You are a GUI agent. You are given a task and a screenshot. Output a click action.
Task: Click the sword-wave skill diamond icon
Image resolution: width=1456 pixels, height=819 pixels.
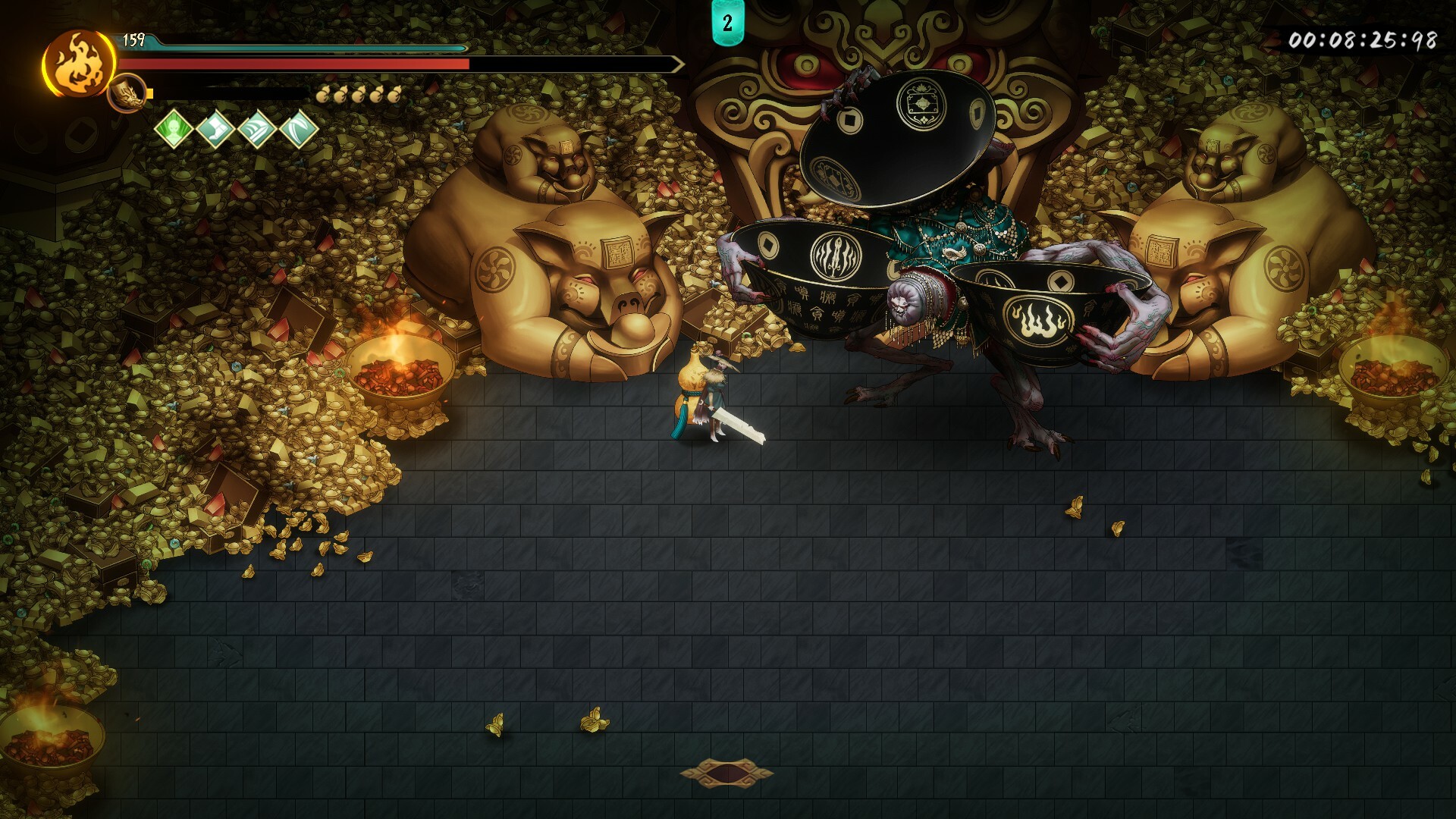click(259, 130)
